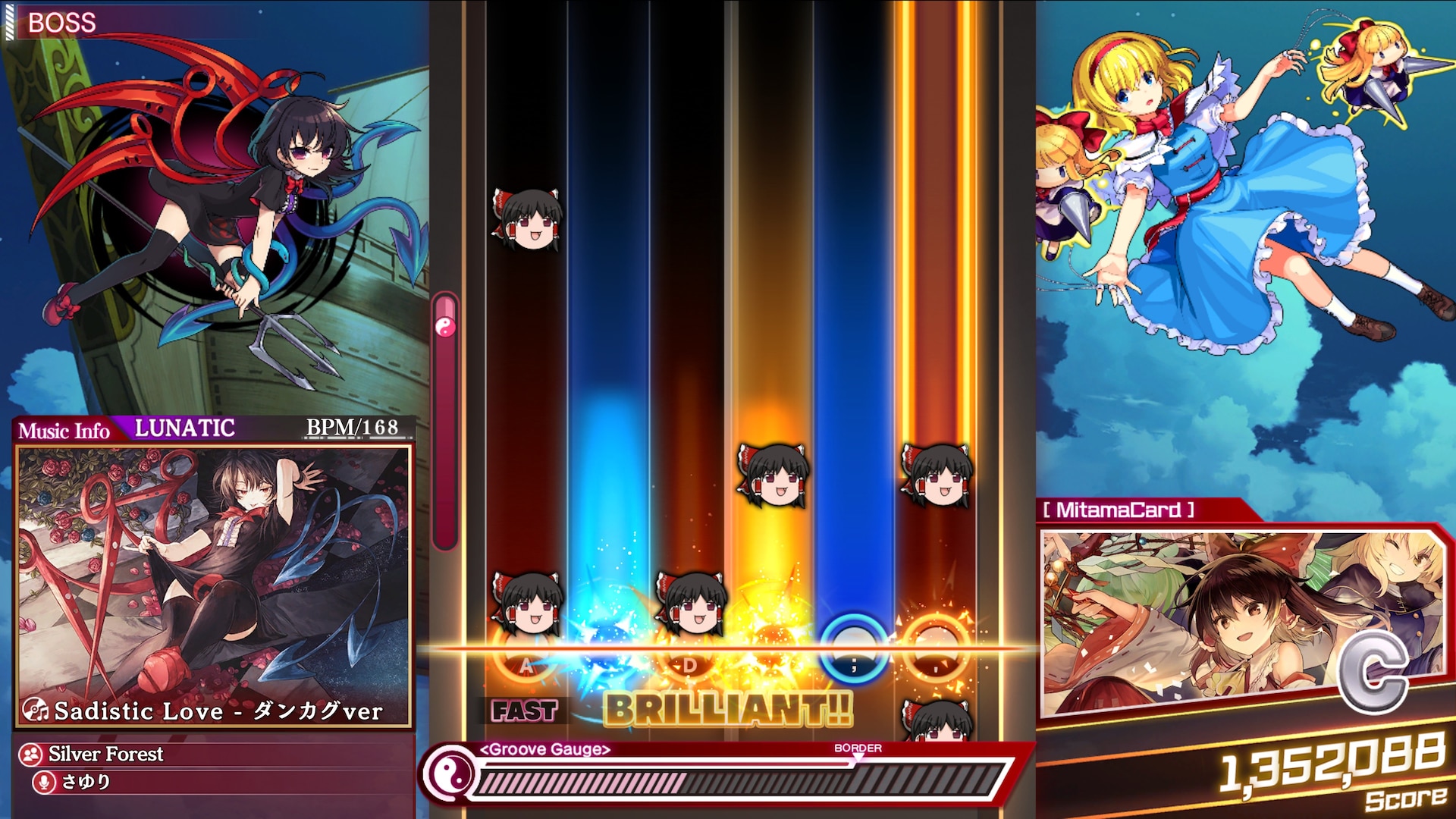Click the BPM/168 label
The width and height of the screenshot is (1456, 819).
point(350,428)
